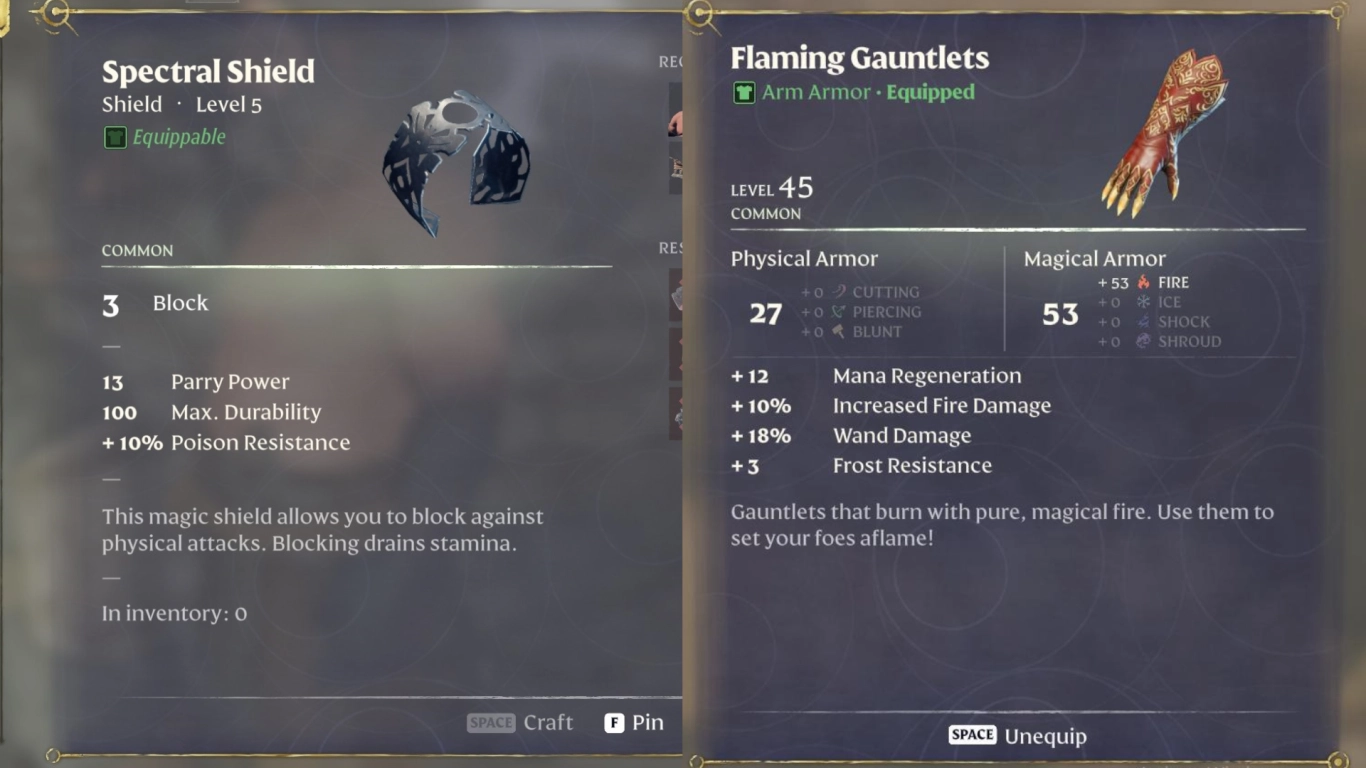Unequip the Flaming Gauntlets
1366x768 pixels.
click(x=1017, y=736)
